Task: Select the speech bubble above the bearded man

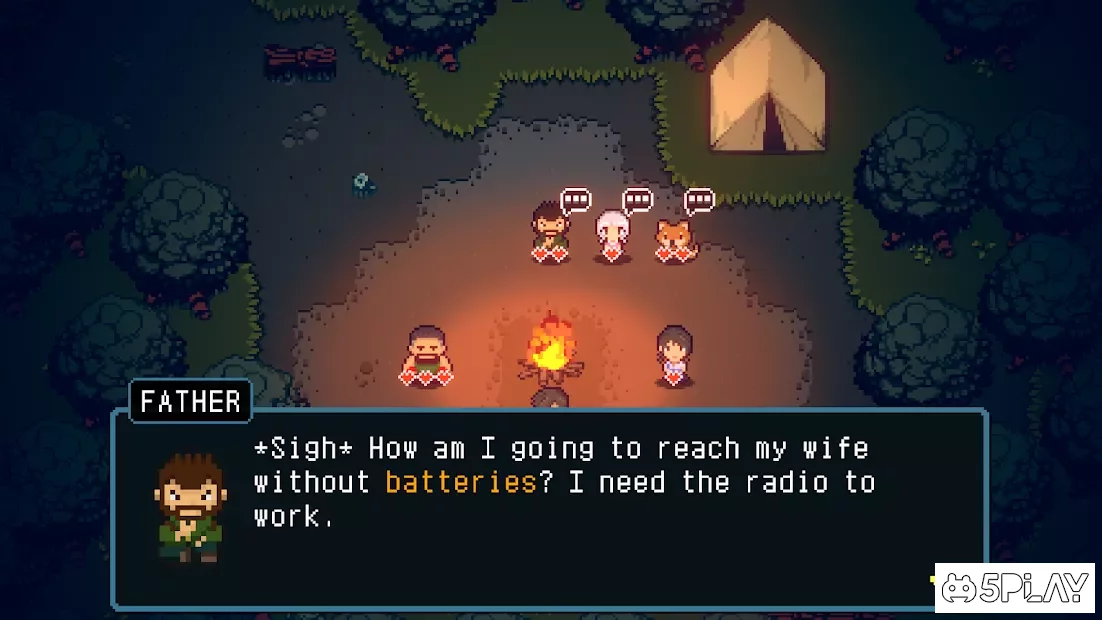Action: (576, 202)
